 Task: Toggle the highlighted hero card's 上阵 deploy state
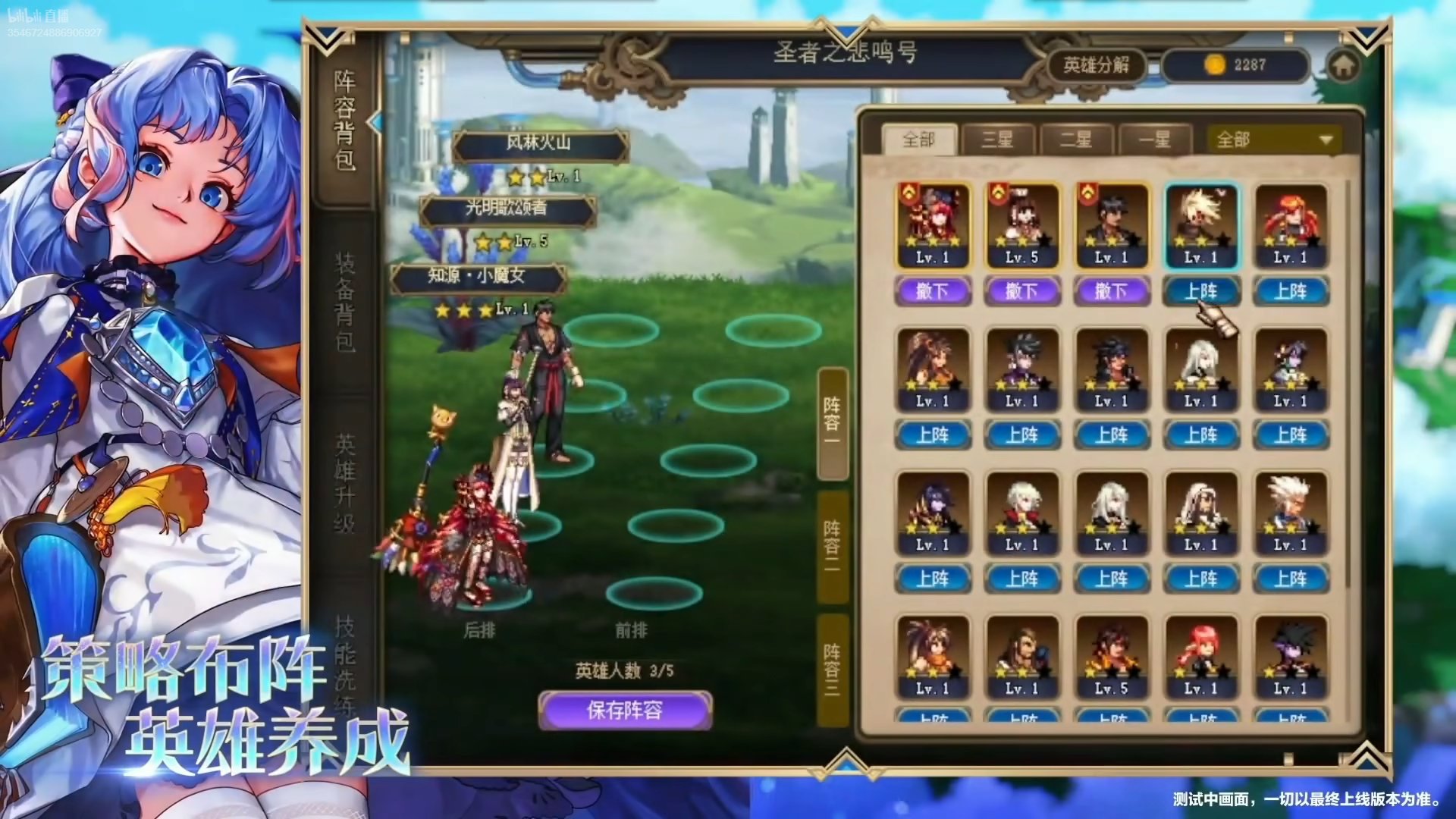(1199, 291)
